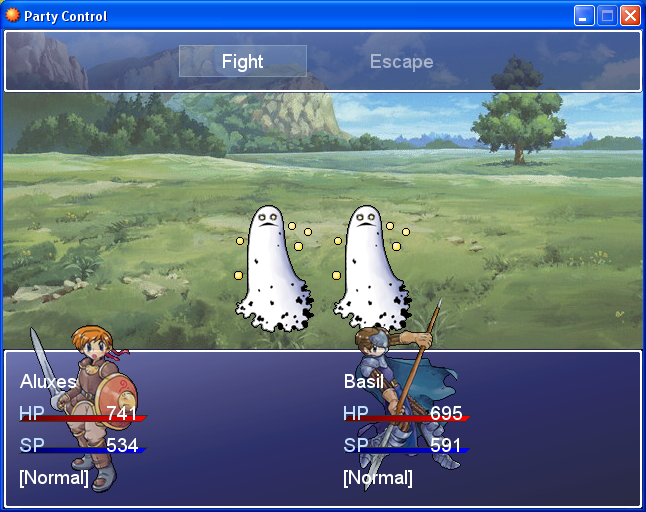Close the Party Control window

tap(630, 16)
